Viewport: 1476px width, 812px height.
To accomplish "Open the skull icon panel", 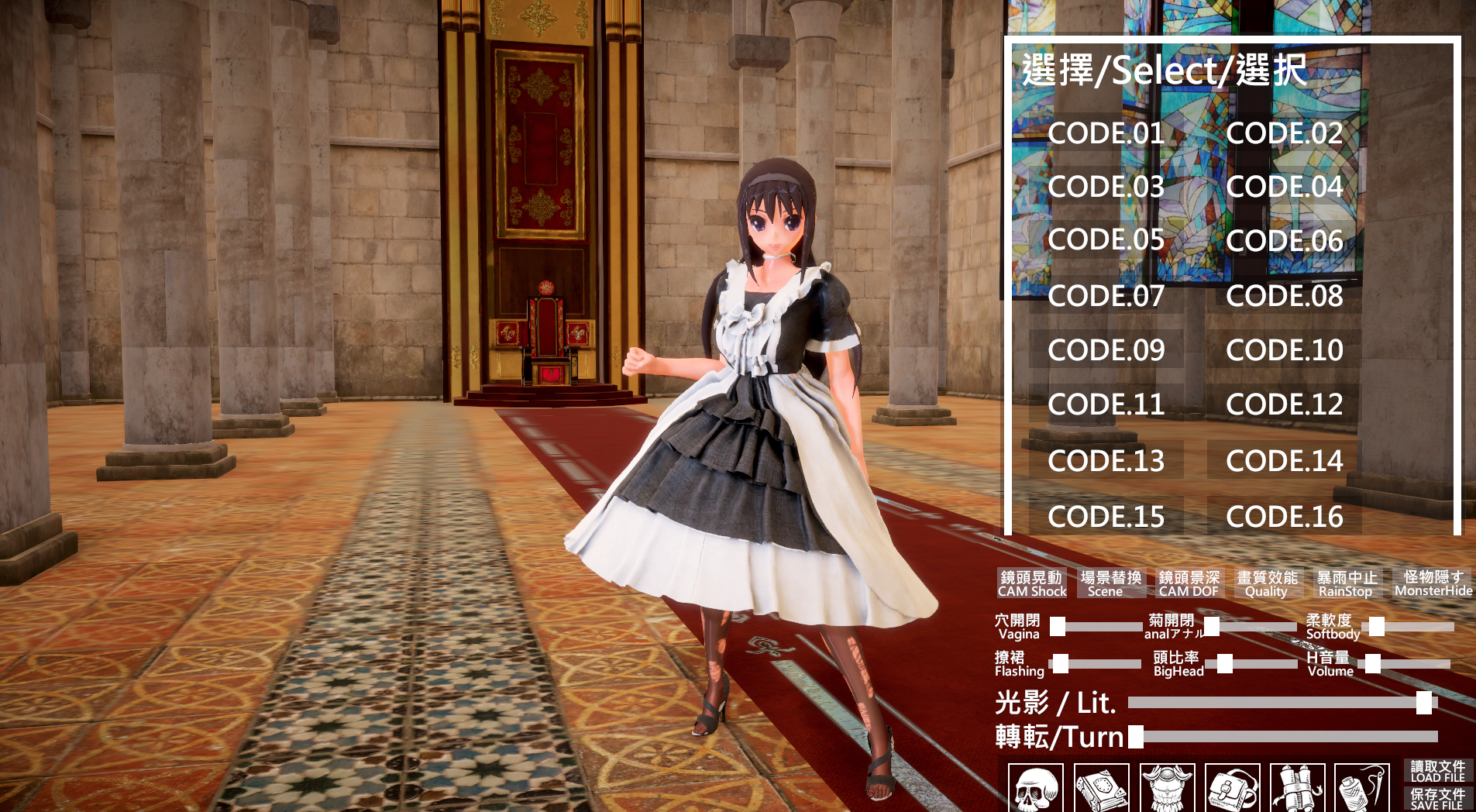I will (1035, 789).
